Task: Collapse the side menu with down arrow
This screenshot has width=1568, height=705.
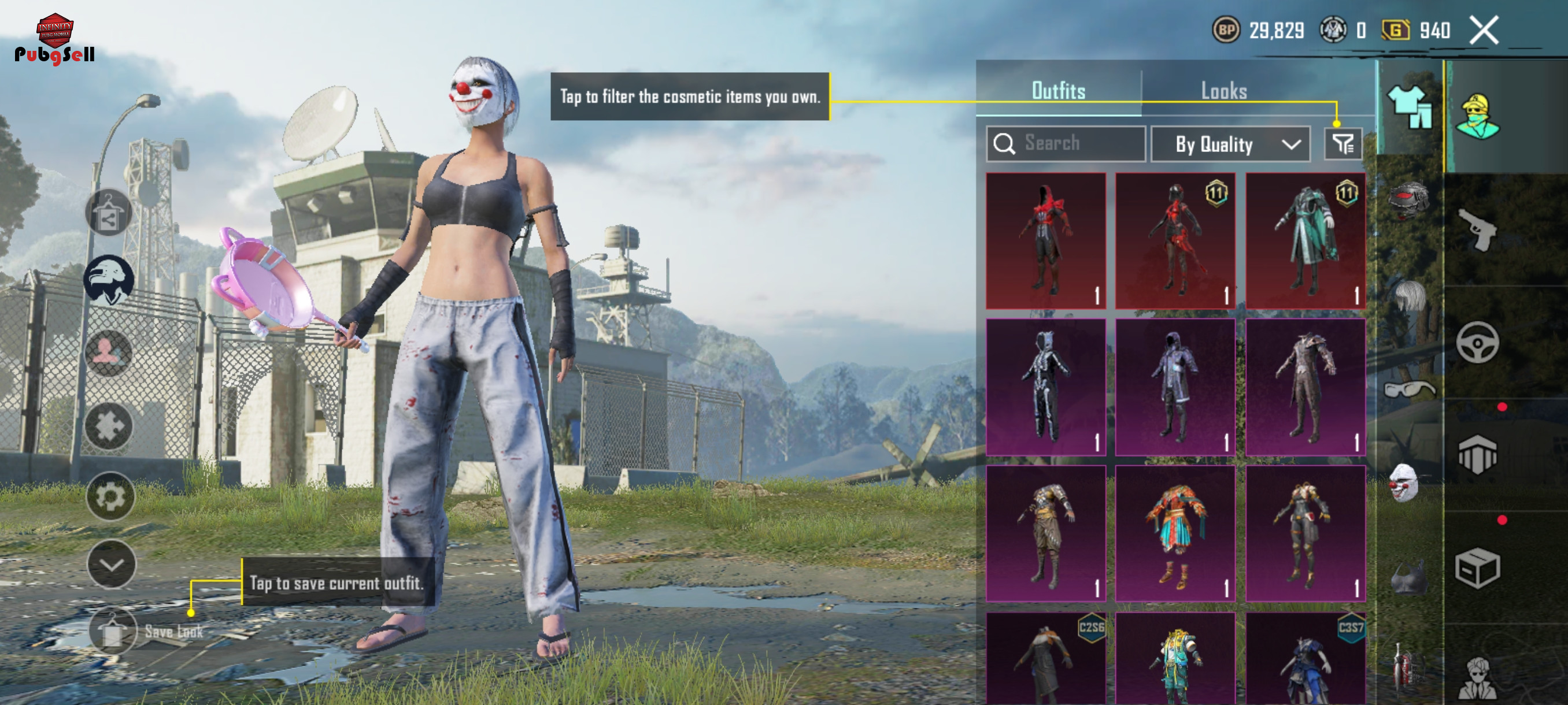Action: [112, 565]
